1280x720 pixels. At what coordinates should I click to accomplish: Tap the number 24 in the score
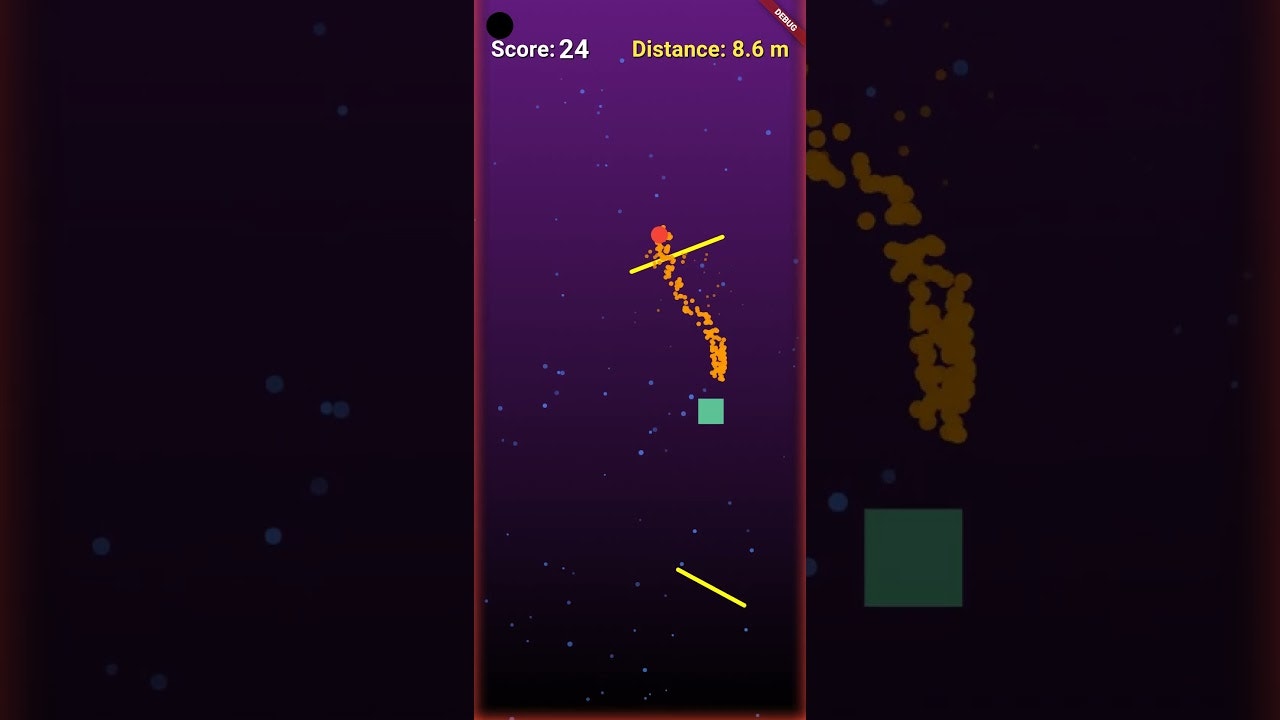coord(575,48)
